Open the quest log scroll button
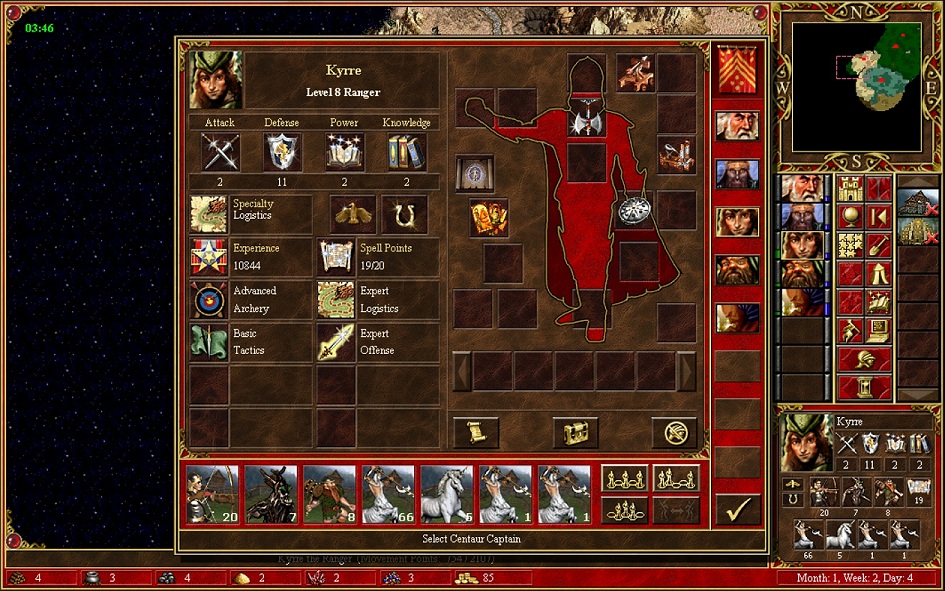 [x=476, y=432]
